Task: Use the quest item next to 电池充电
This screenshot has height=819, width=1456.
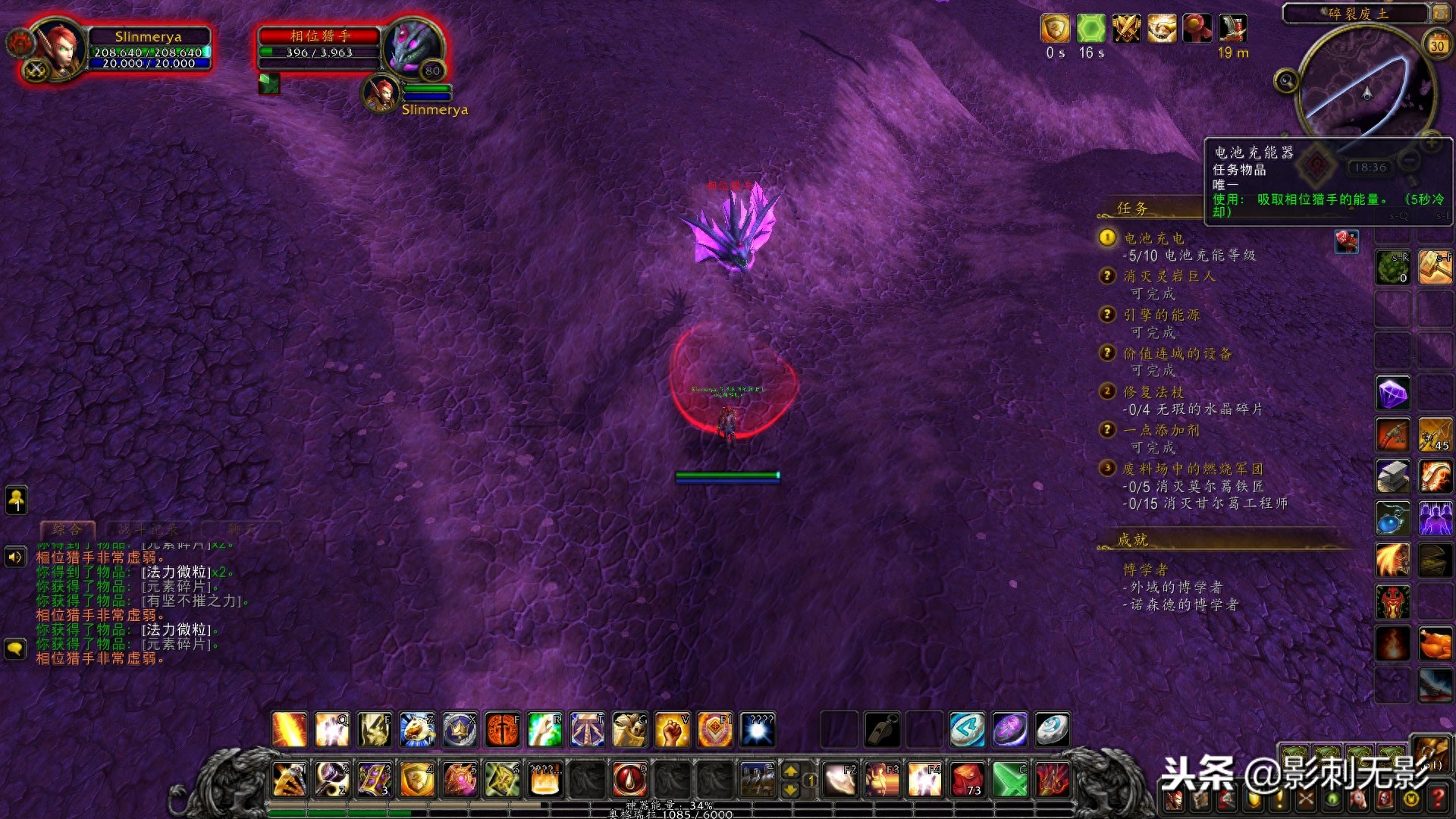Action: [1346, 242]
